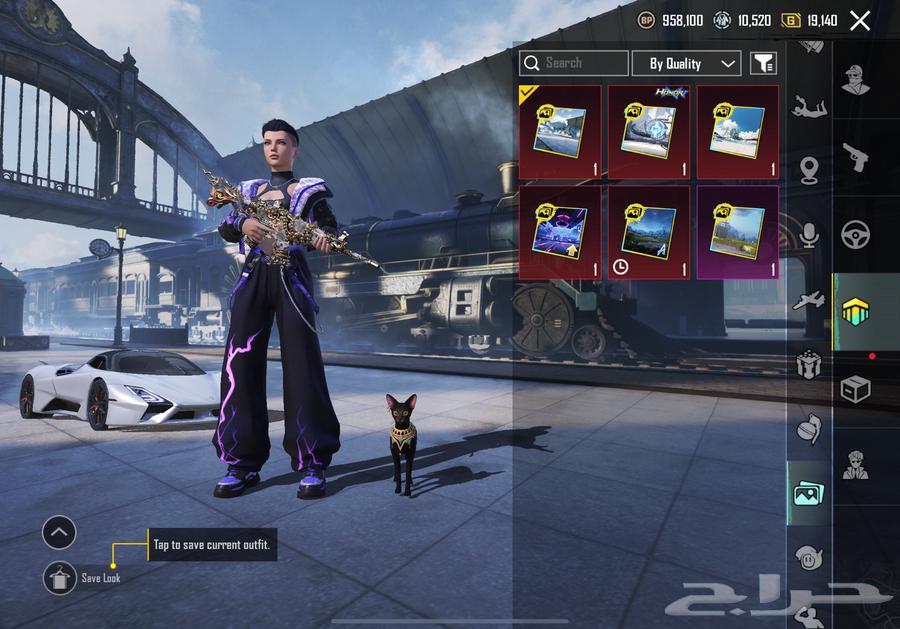Select the map pin location subcategory
This screenshot has height=629, width=900.
click(x=809, y=171)
